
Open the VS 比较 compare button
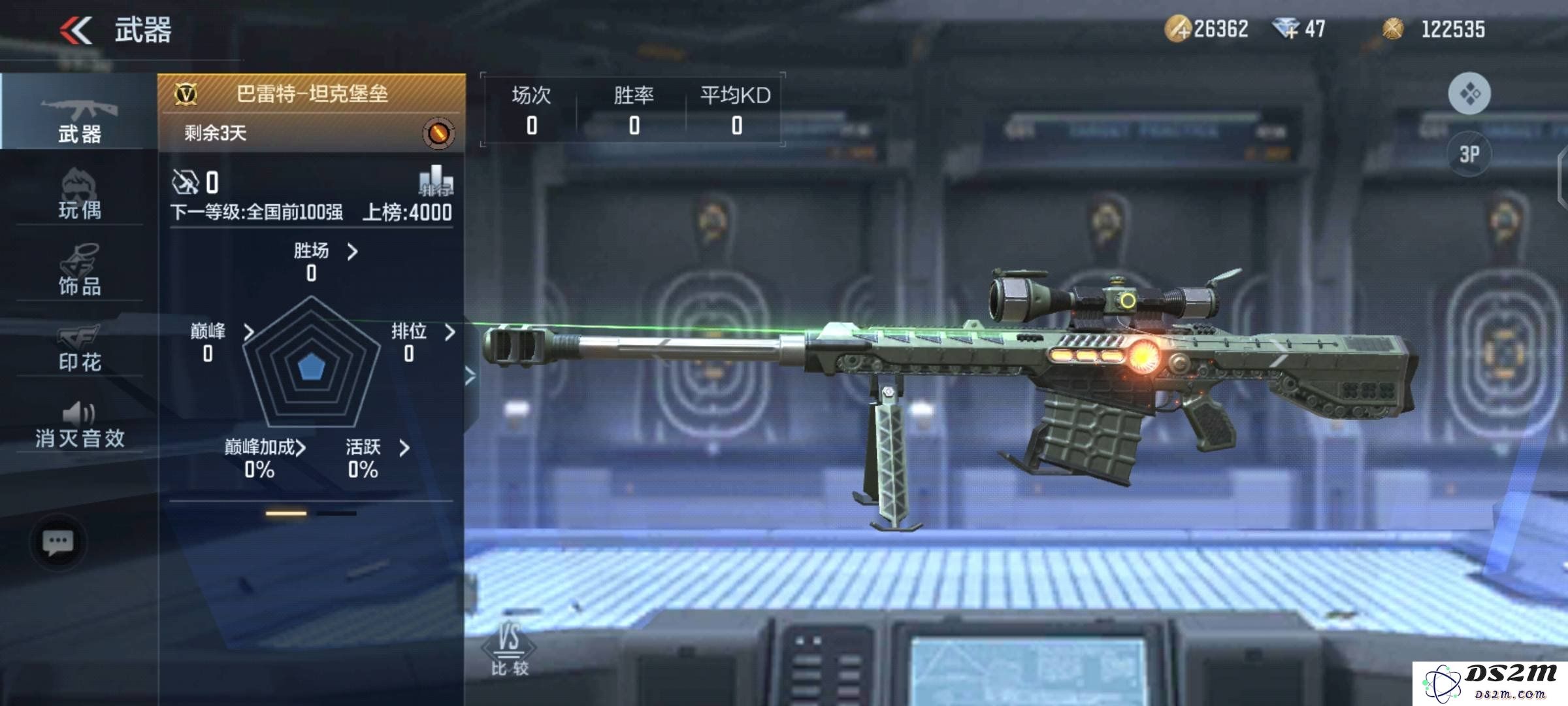(x=509, y=648)
